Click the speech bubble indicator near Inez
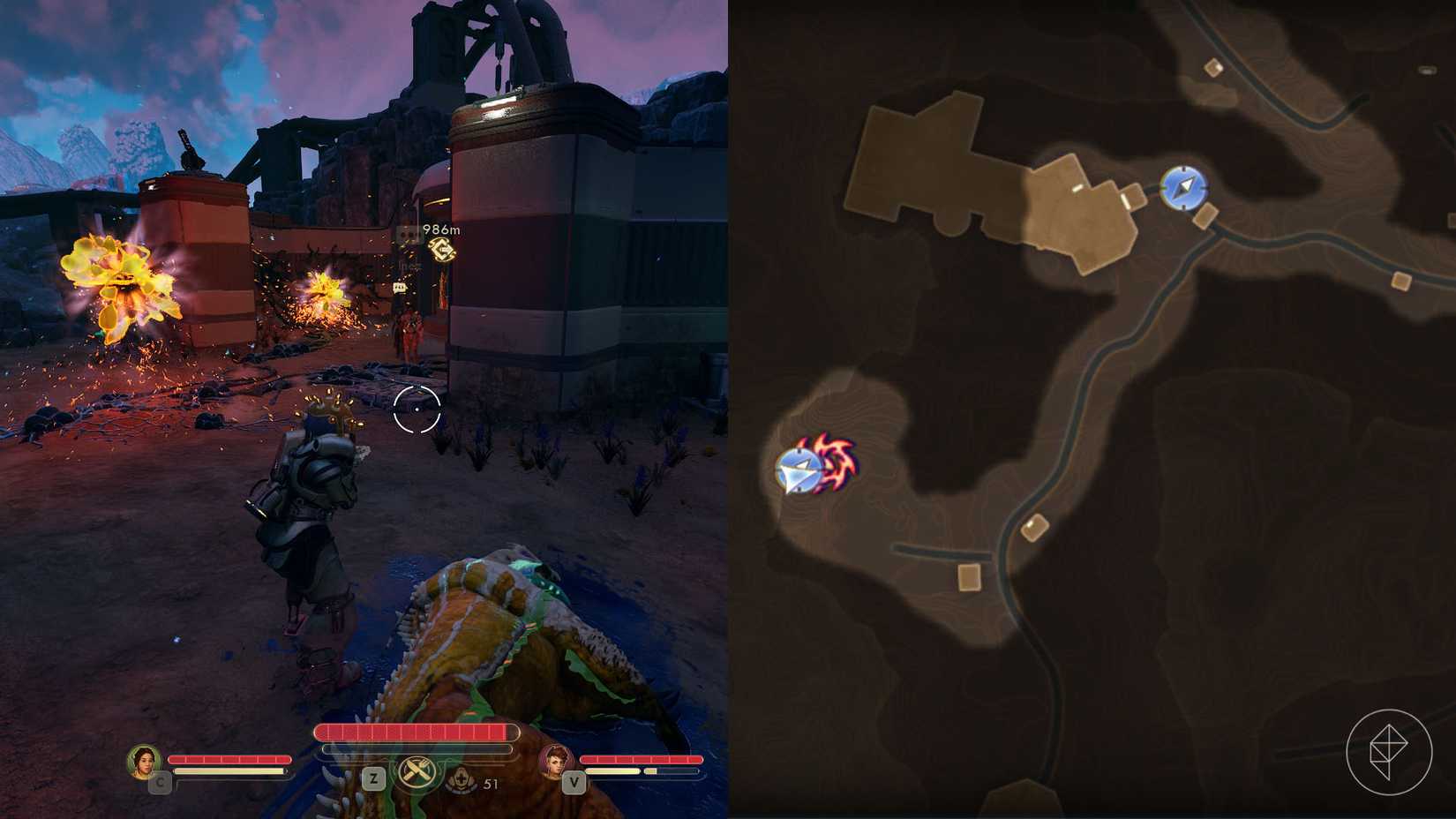 400,287
